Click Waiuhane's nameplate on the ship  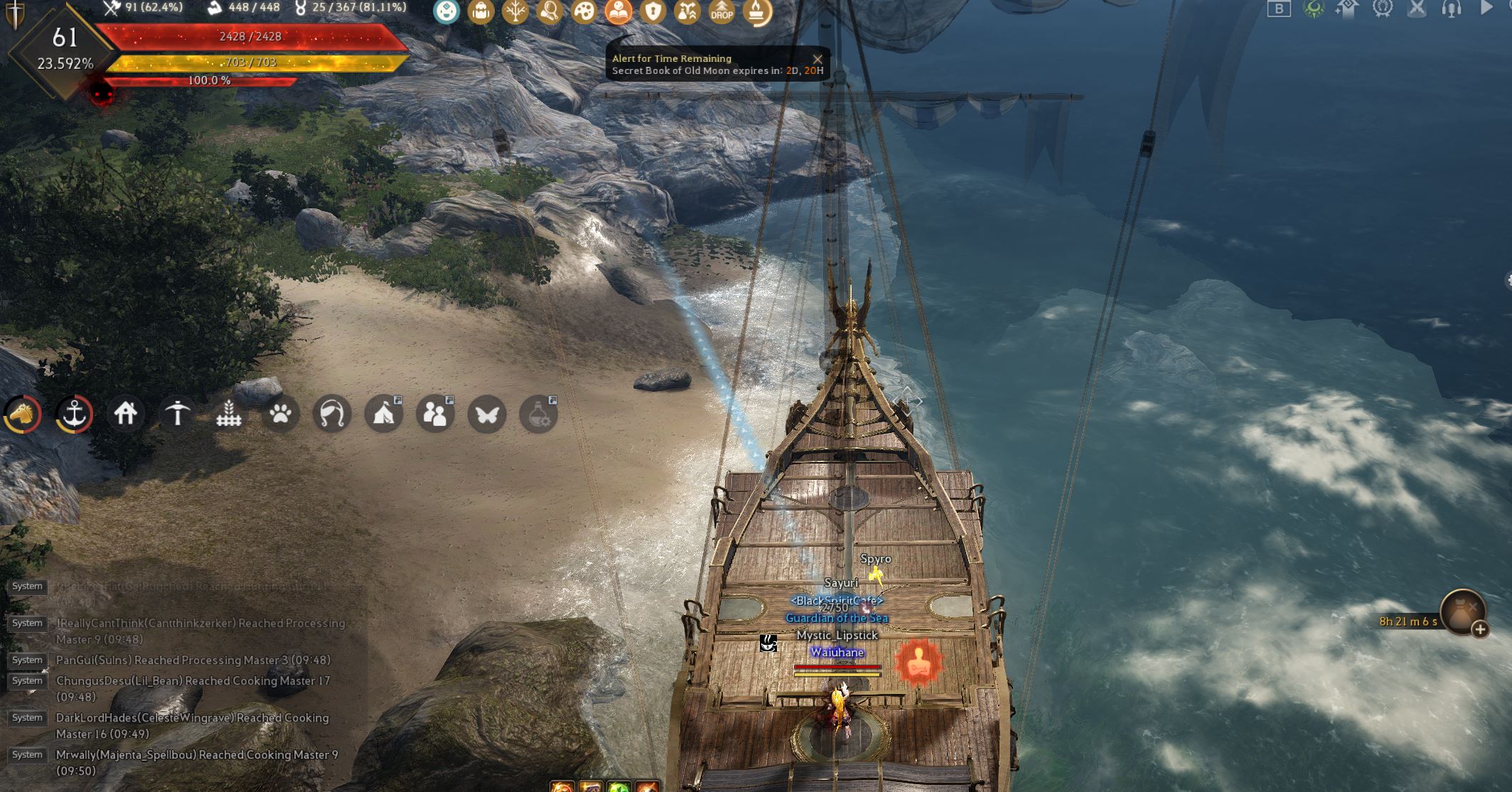click(x=839, y=651)
